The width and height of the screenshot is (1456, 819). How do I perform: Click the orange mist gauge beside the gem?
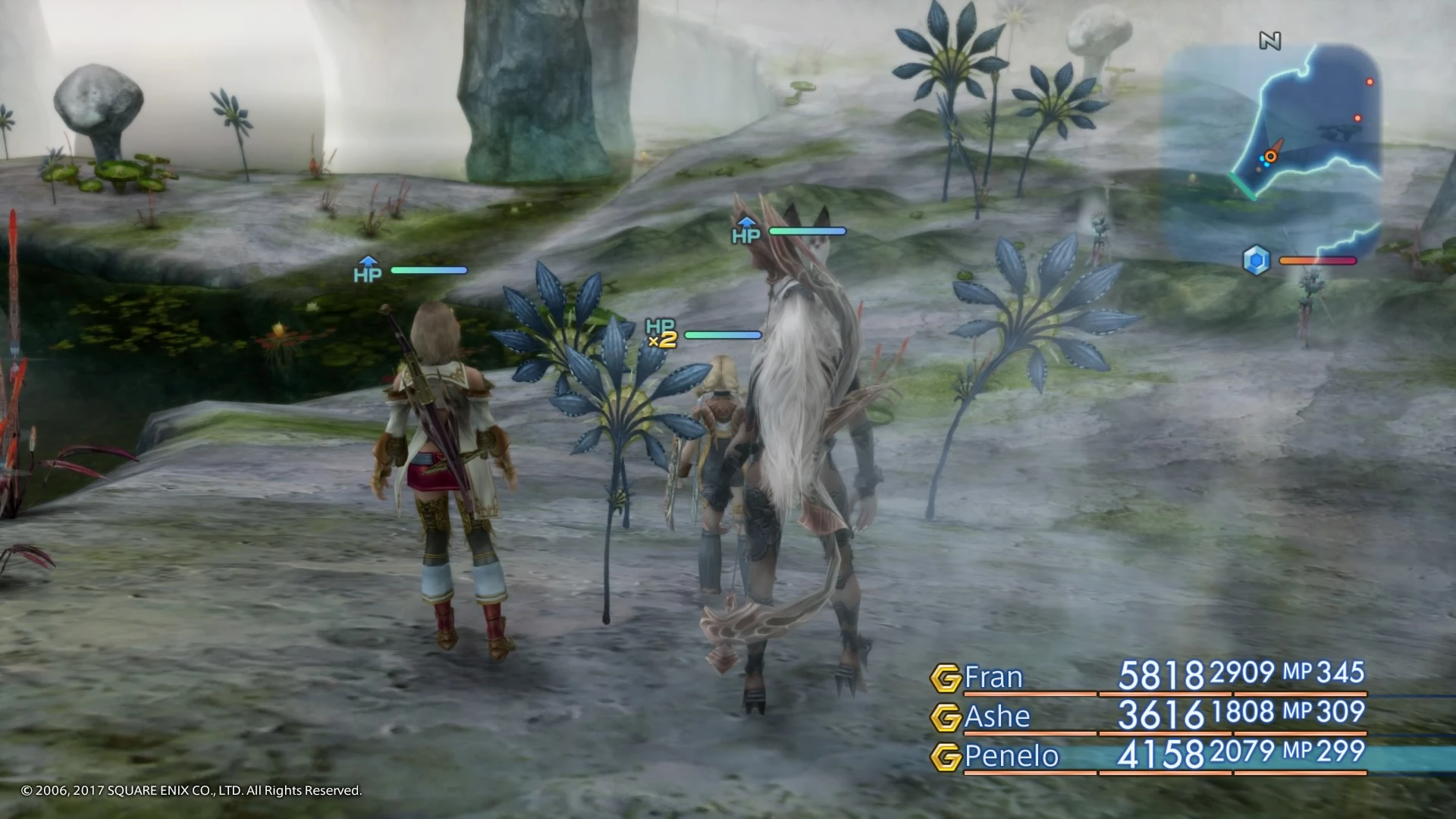1317,260
